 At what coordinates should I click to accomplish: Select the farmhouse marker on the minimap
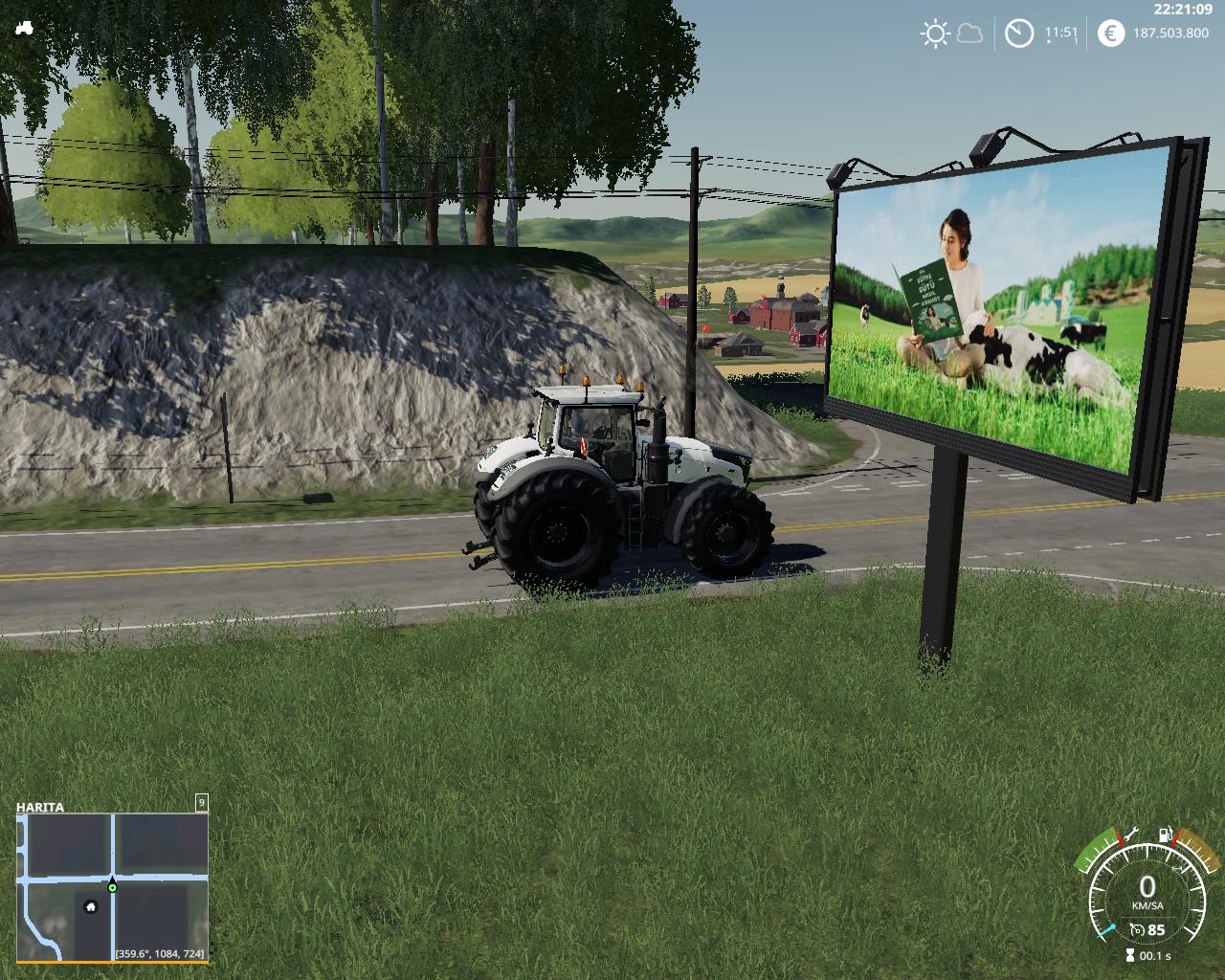[91, 906]
